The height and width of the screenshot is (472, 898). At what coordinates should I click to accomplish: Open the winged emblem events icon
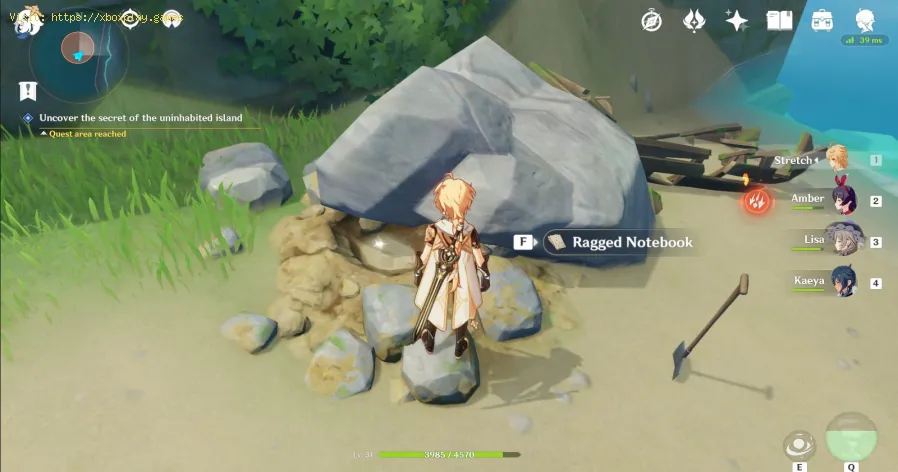click(x=694, y=20)
